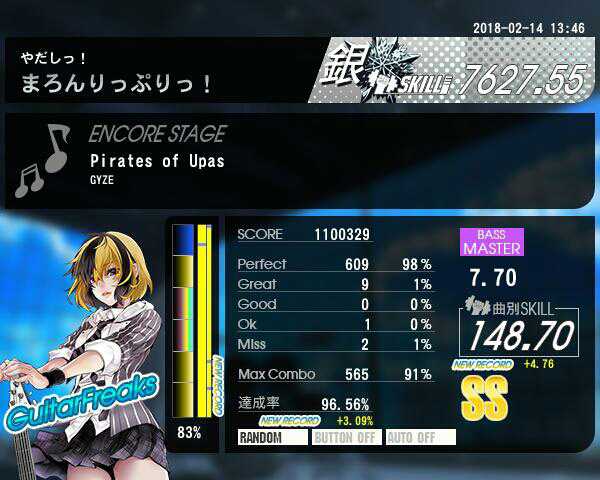Select the BASS MASTER difficulty badge

tap(491, 242)
